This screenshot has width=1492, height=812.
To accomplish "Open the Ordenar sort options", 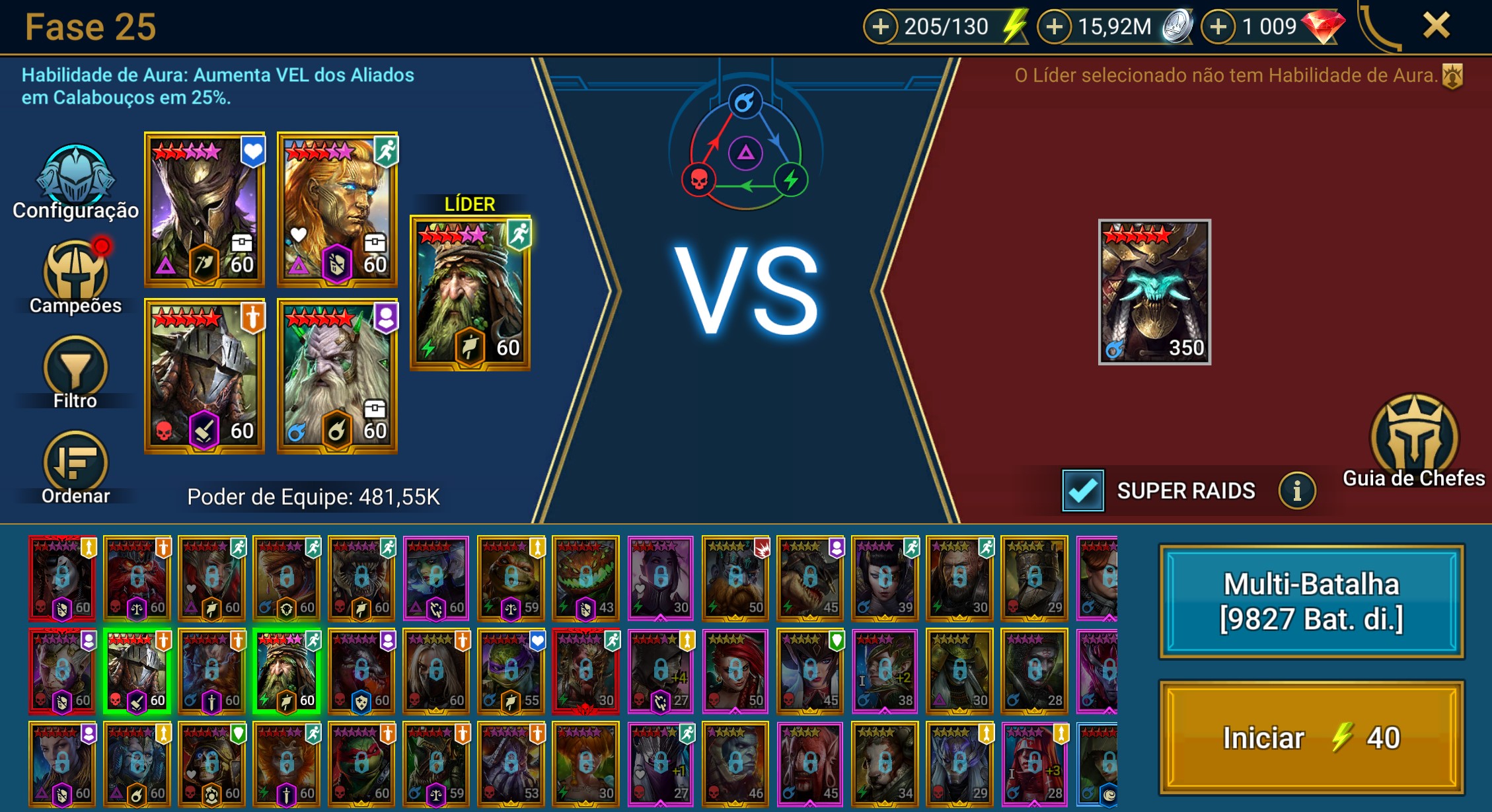I will click(75, 467).
